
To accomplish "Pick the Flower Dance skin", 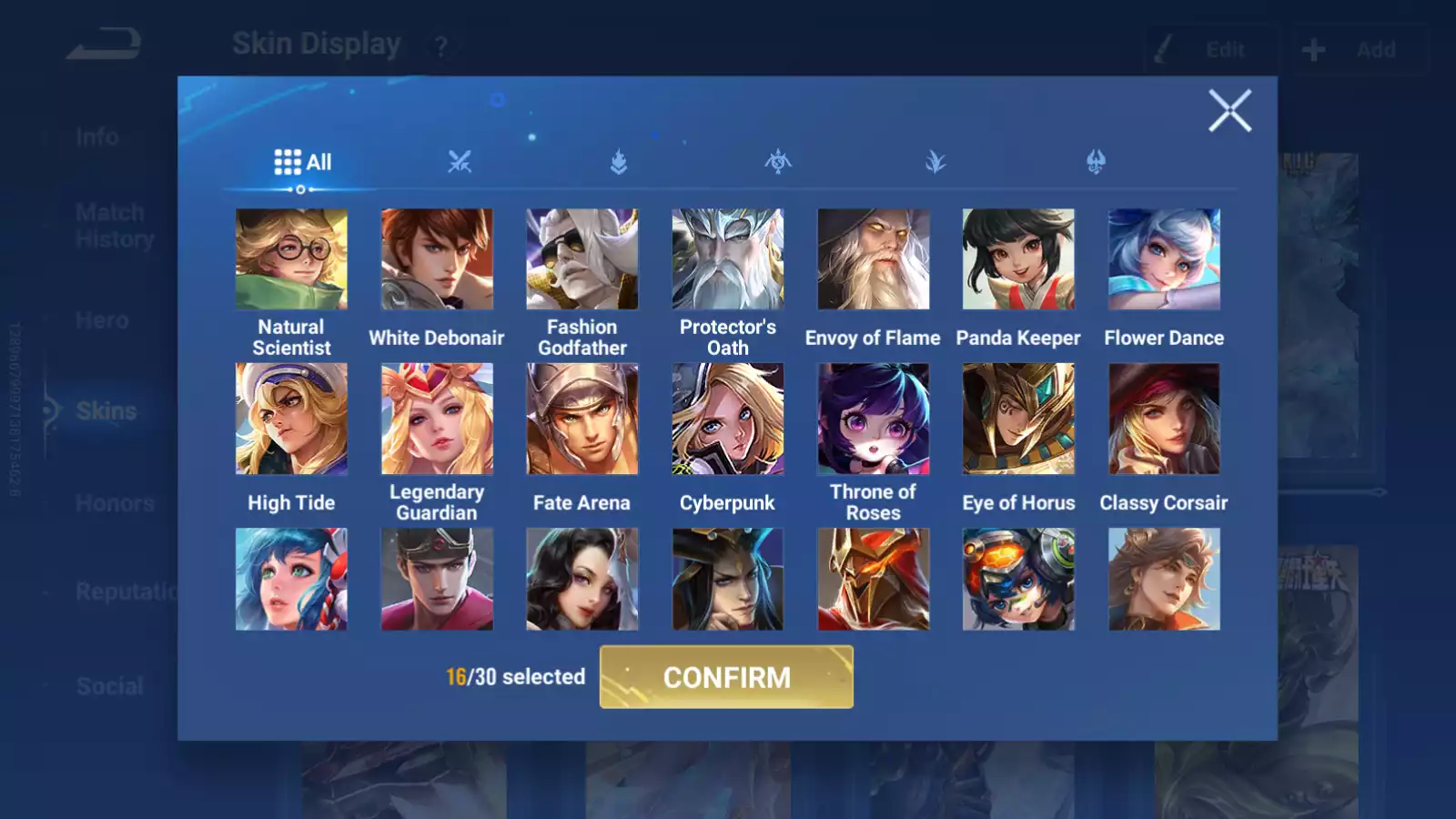I will pyautogui.click(x=1164, y=259).
